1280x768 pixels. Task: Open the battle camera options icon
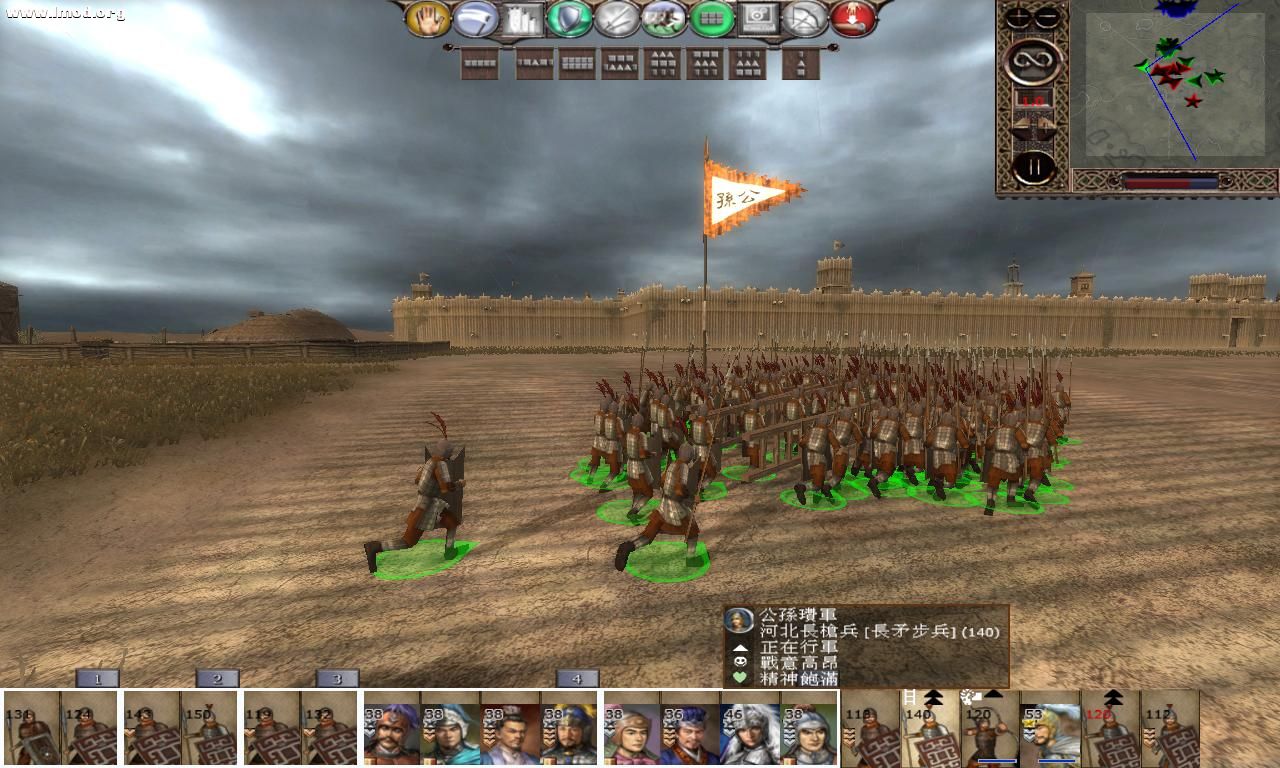(x=760, y=18)
